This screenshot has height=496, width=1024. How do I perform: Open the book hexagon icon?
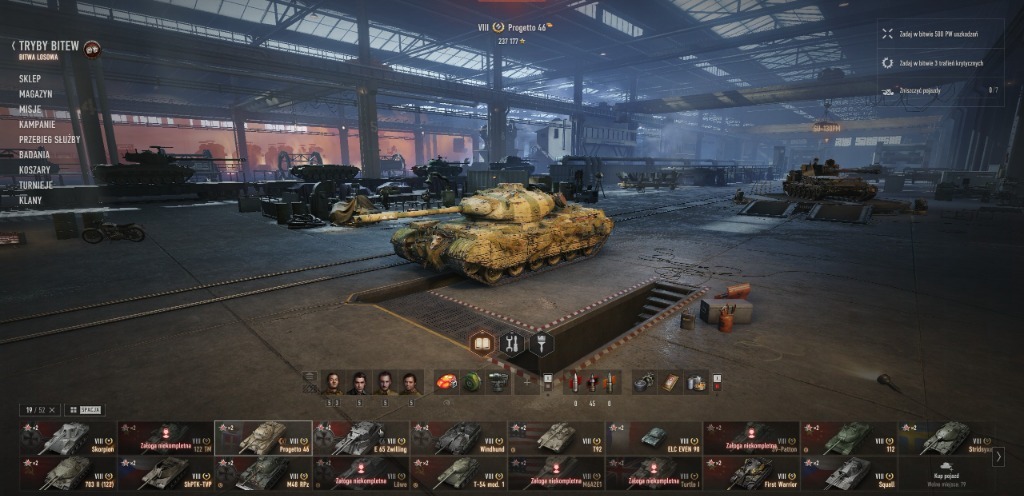(482, 344)
